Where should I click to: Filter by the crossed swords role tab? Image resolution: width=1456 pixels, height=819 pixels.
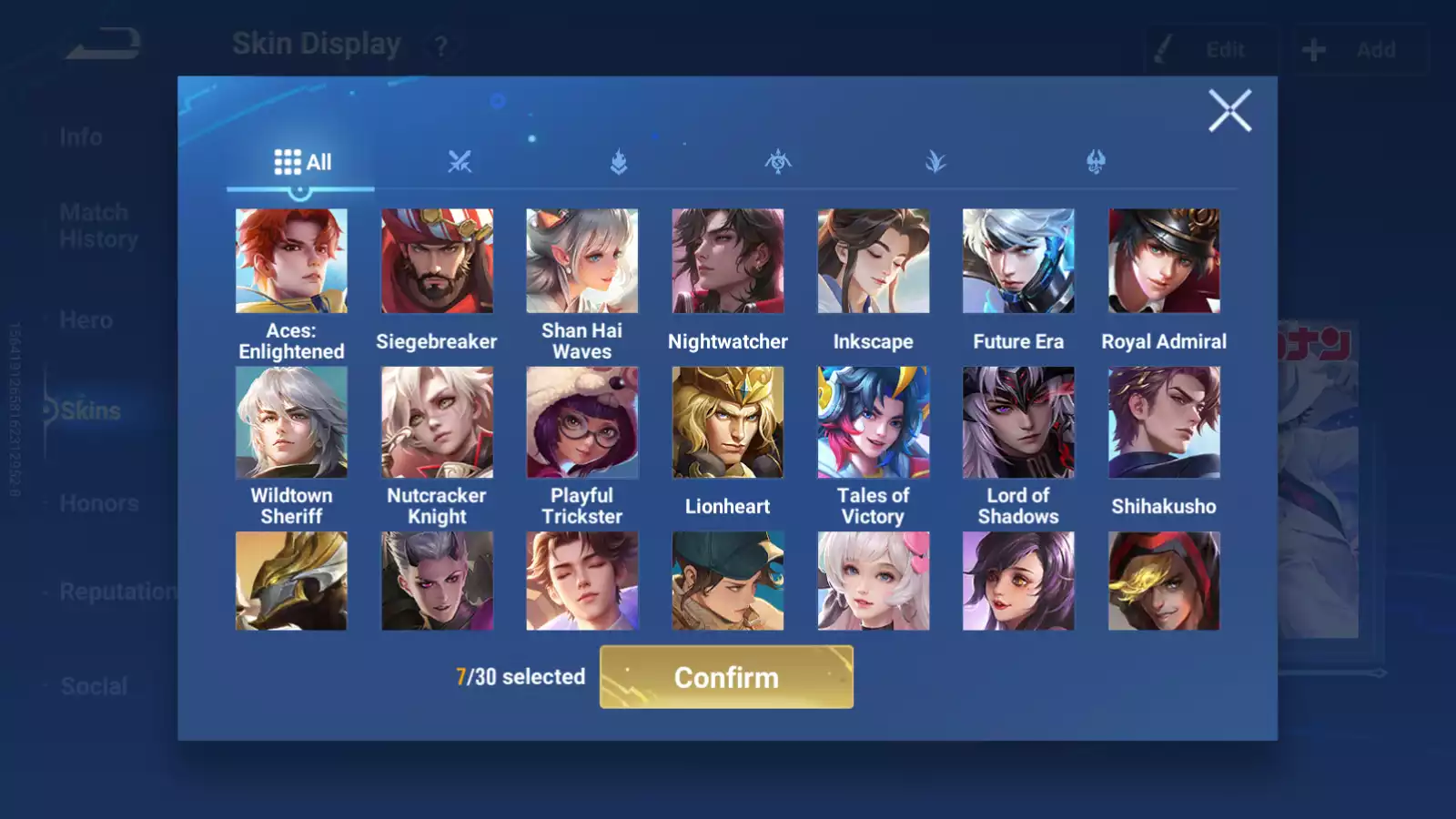pyautogui.click(x=460, y=162)
